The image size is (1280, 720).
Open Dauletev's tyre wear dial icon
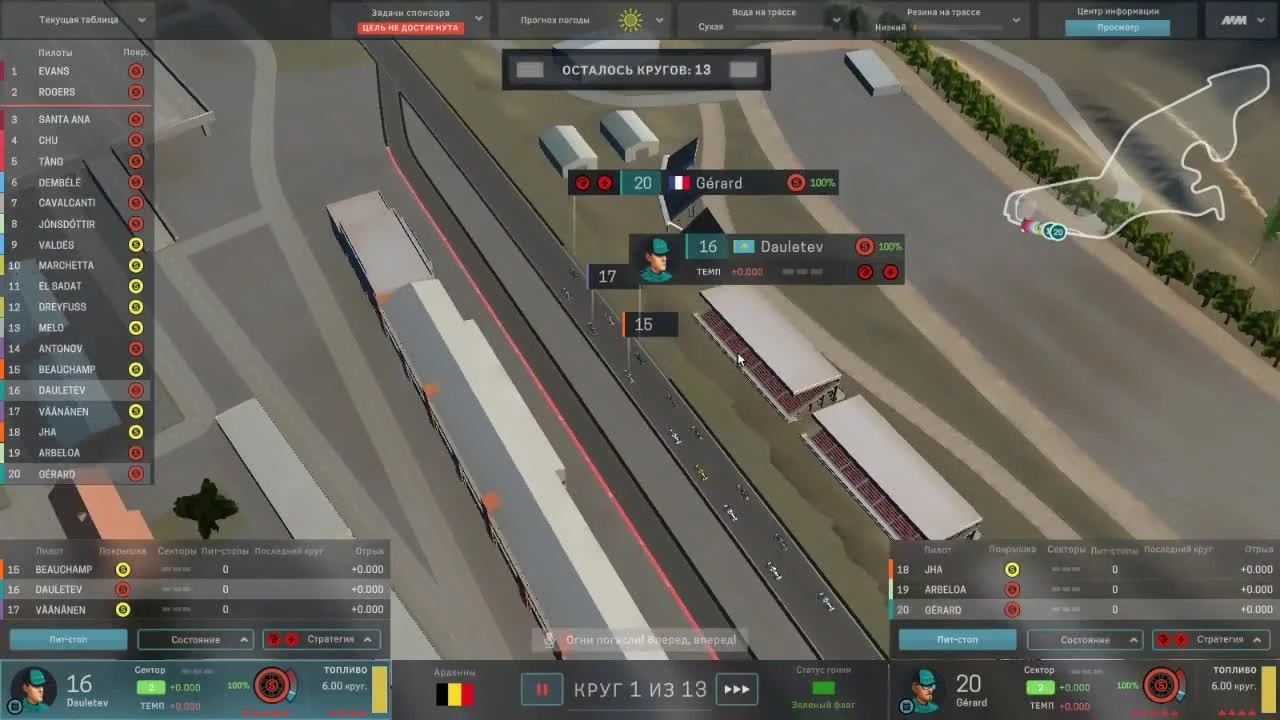coord(272,686)
